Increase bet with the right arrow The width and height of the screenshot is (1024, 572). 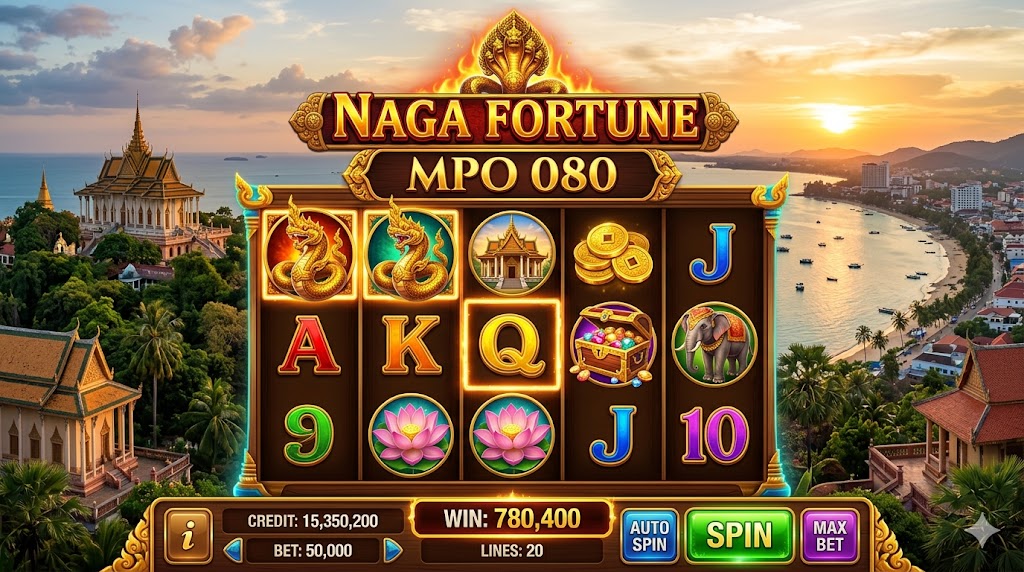click(393, 550)
